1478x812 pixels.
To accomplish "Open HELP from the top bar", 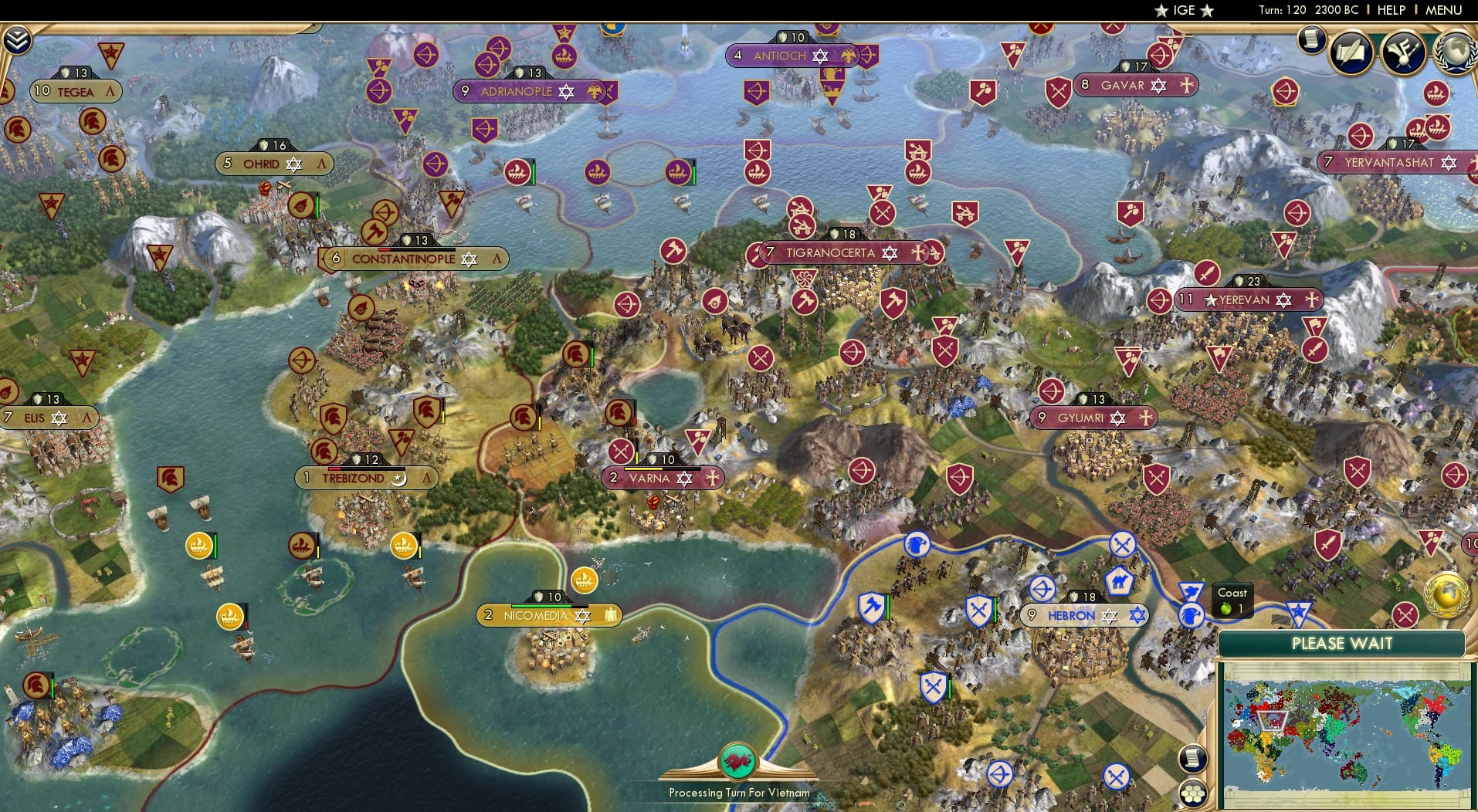I will coord(1390,10).
